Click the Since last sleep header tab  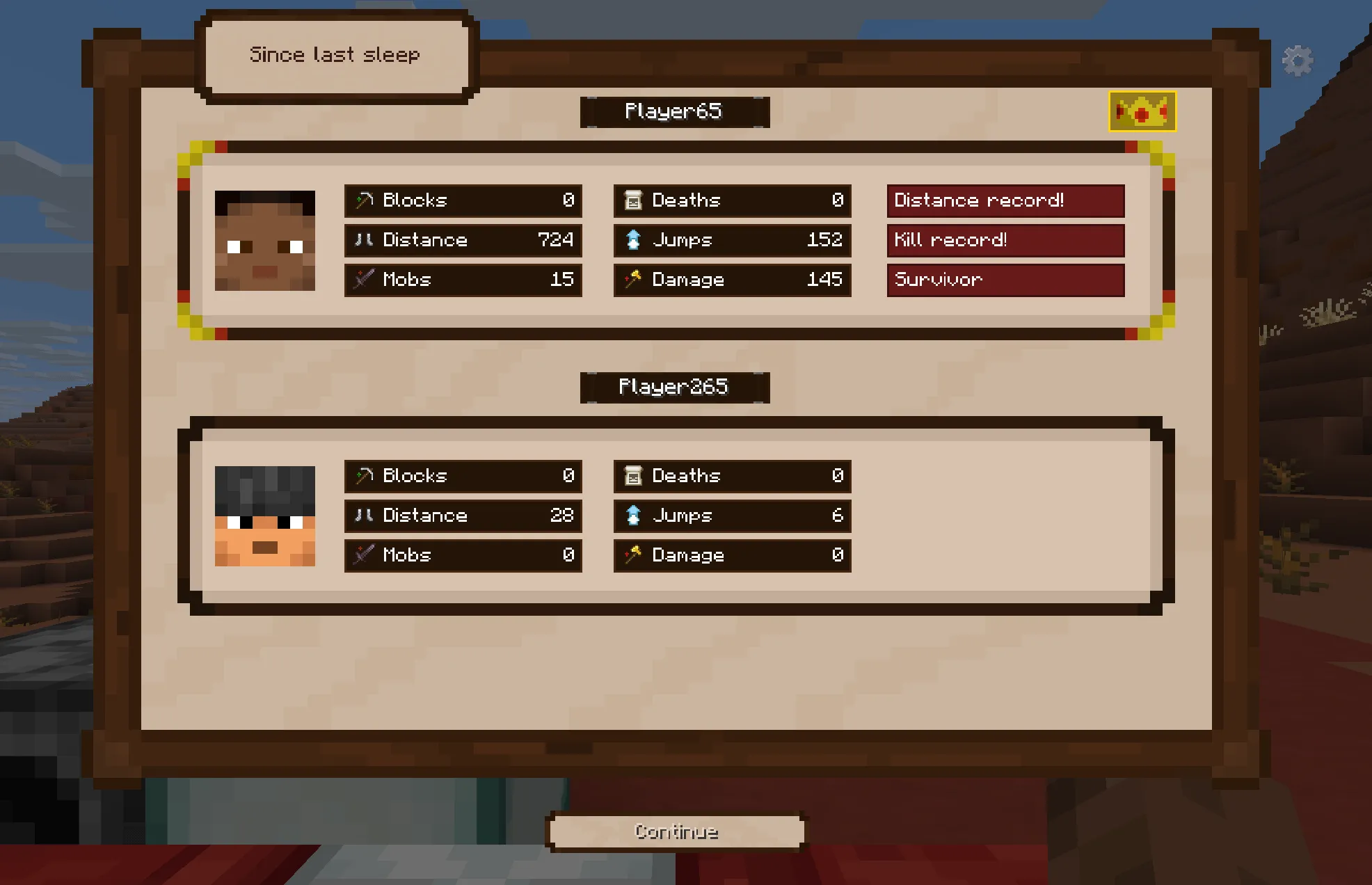click(335, 56)
